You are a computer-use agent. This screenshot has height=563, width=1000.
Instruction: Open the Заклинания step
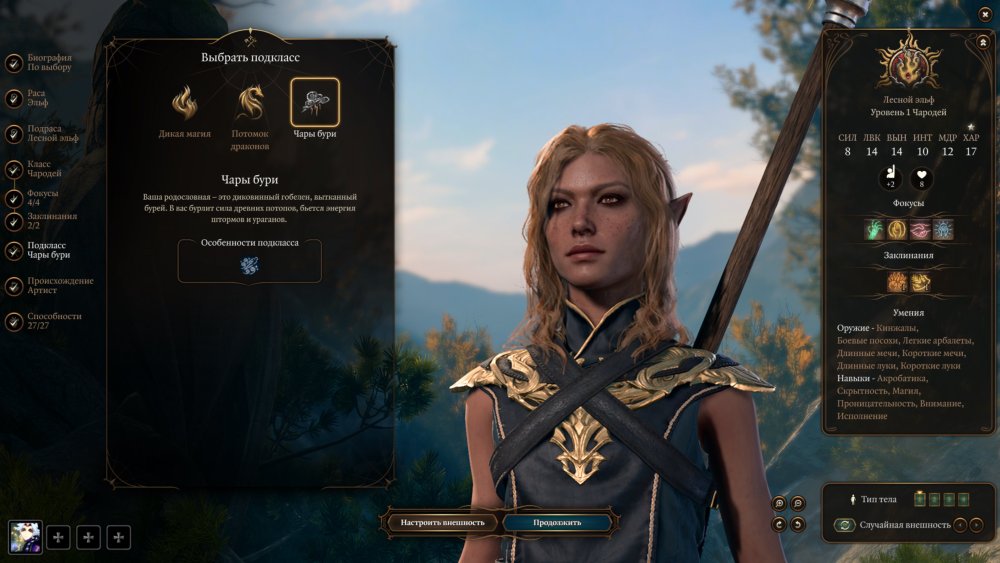coord(15,220)
